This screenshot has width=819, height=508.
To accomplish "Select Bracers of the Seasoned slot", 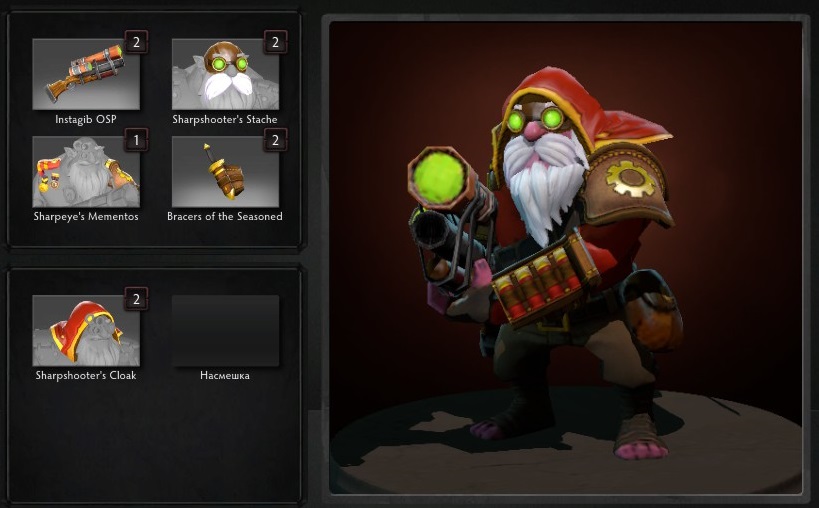I will click(225, 171).
